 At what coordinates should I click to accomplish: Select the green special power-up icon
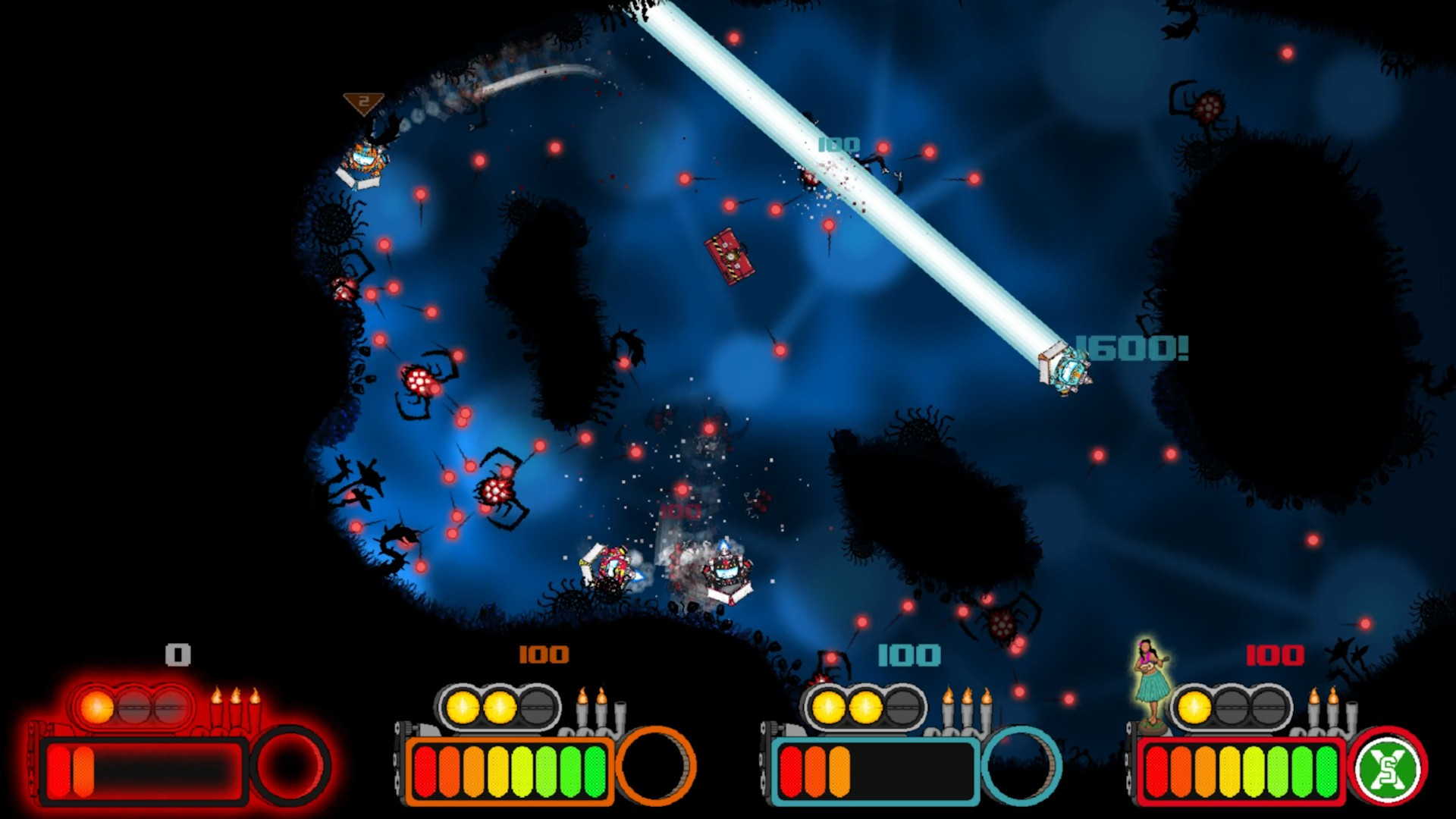(x=1389, y=767)
